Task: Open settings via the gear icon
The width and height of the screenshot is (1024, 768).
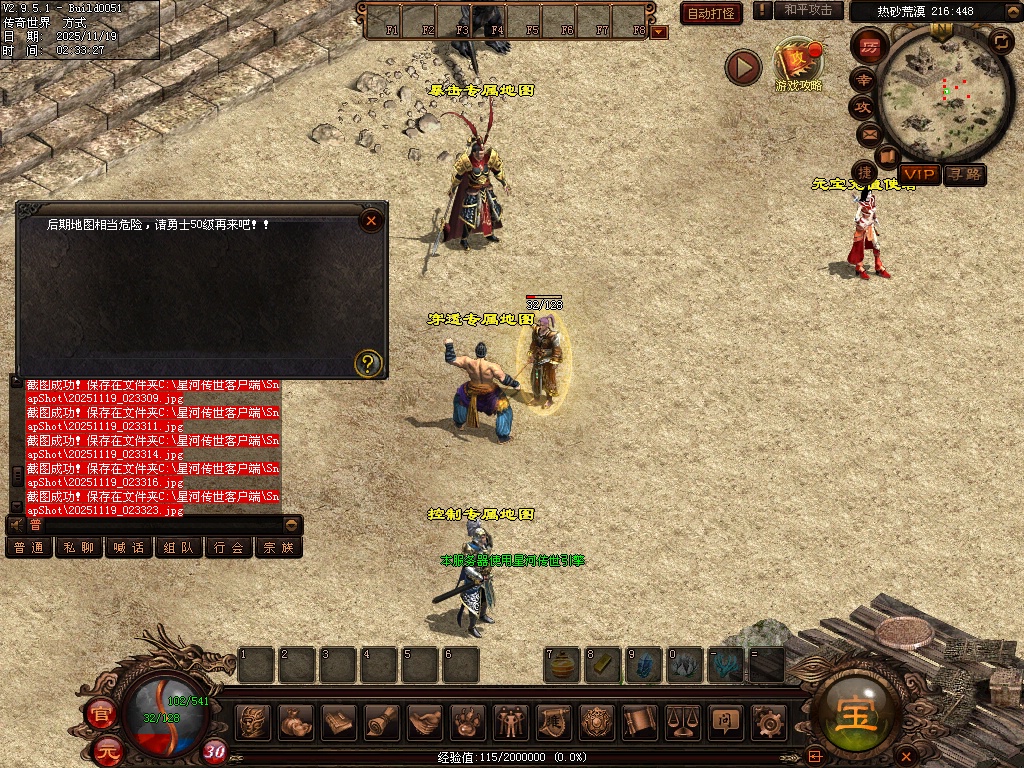Action: click(768, 721)
